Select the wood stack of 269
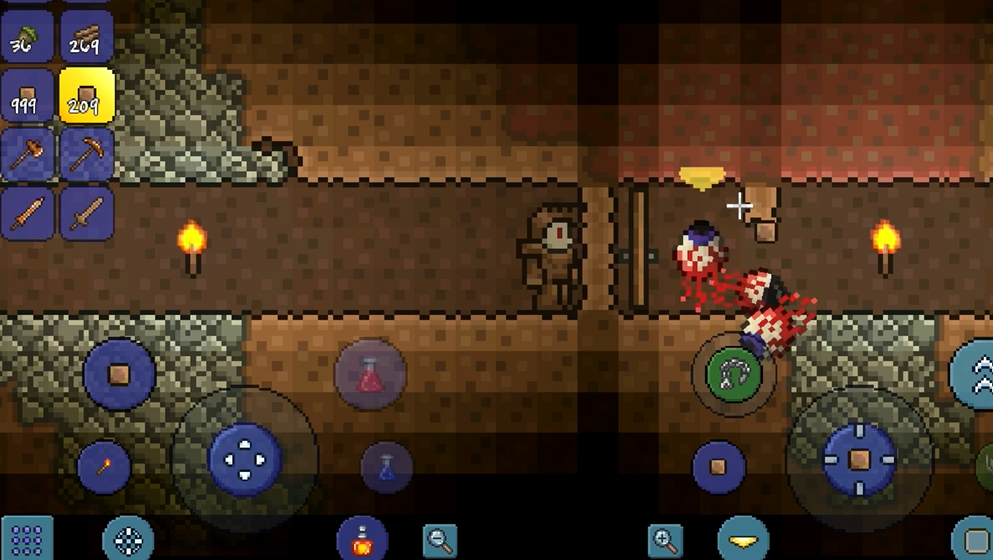Viewport: 993px width, 560px height. [86, 35]
